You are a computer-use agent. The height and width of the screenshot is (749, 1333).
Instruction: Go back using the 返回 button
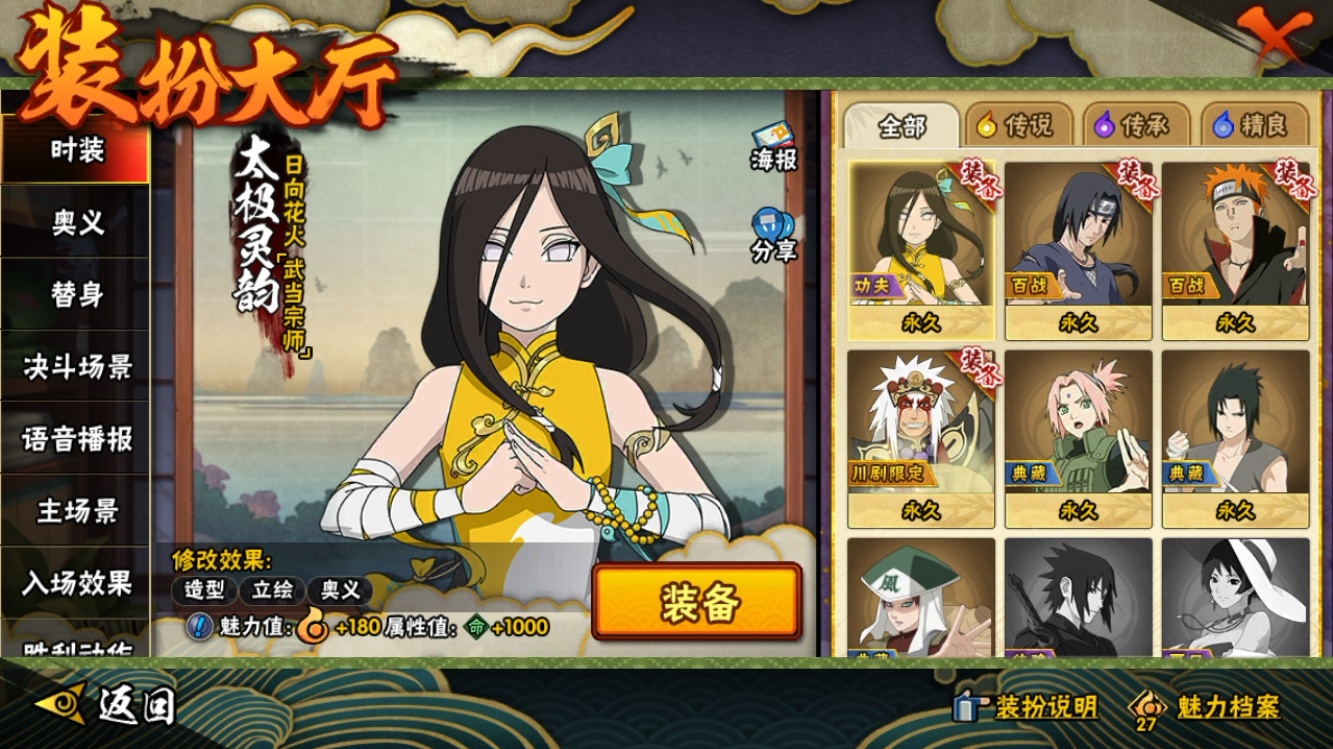tap(108, 706)
